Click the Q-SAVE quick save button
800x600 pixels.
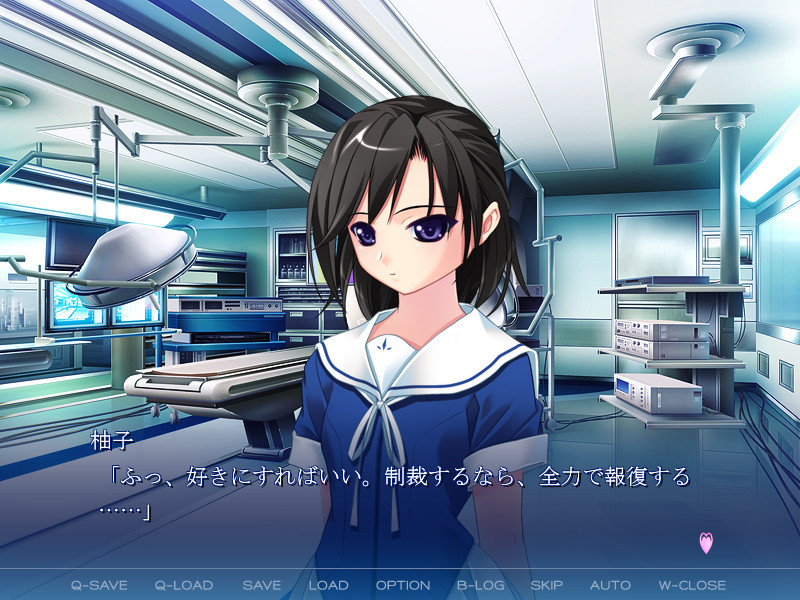coord(98,585)
